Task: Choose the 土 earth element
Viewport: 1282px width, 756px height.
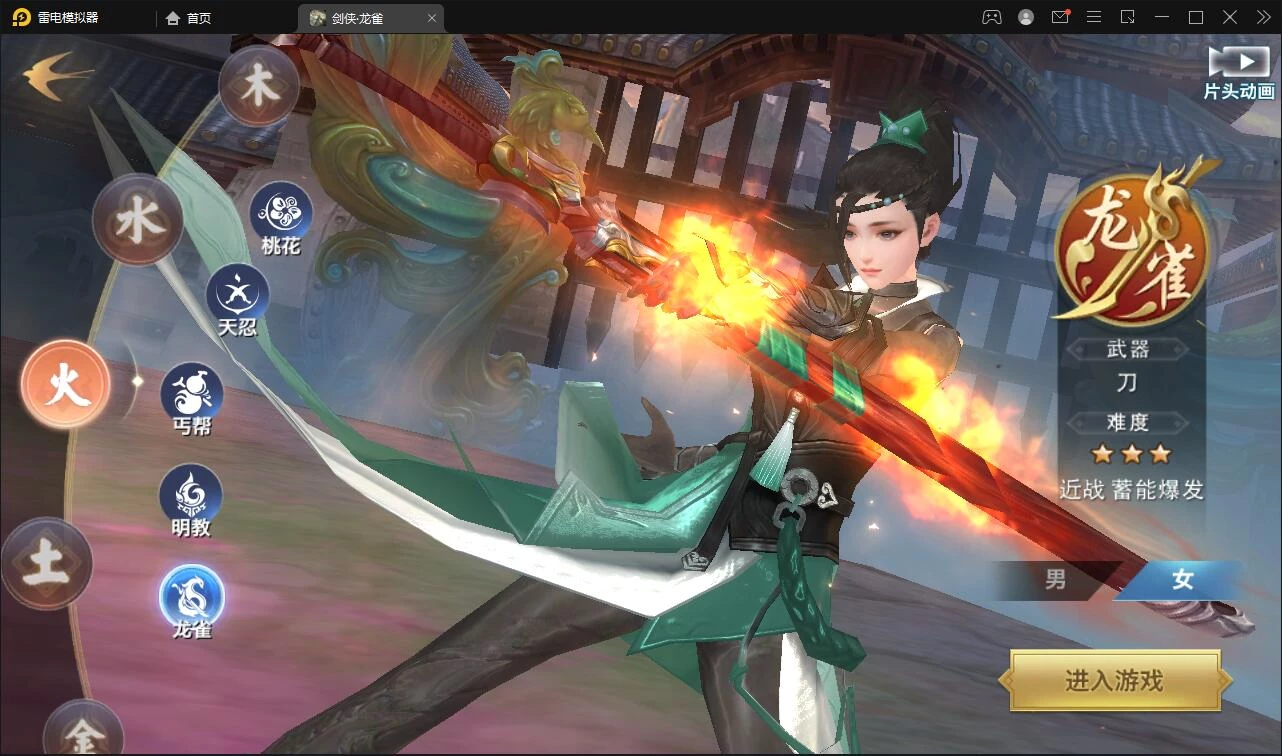Action: 47,564
